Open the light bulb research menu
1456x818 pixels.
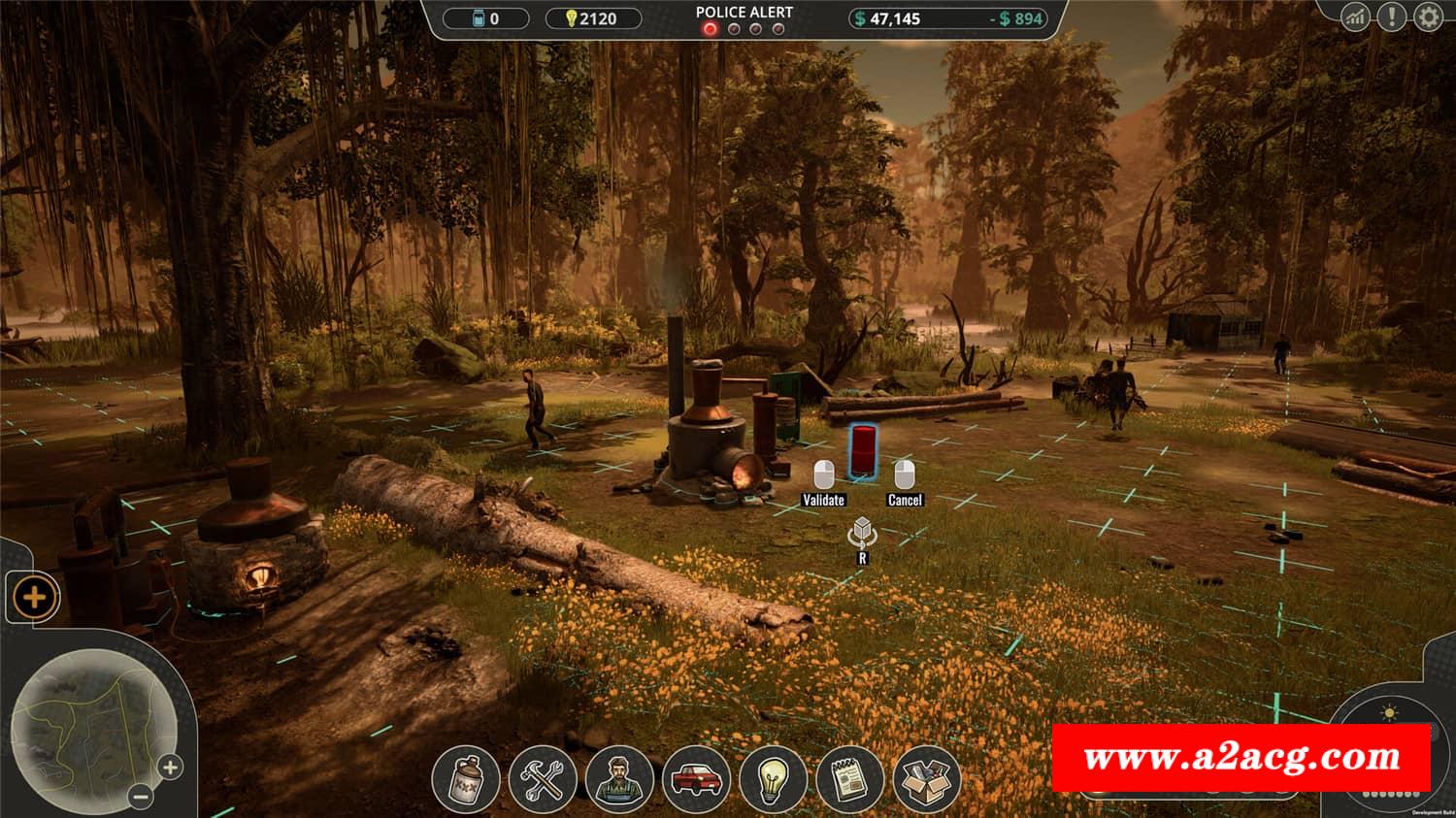[772, 779]
